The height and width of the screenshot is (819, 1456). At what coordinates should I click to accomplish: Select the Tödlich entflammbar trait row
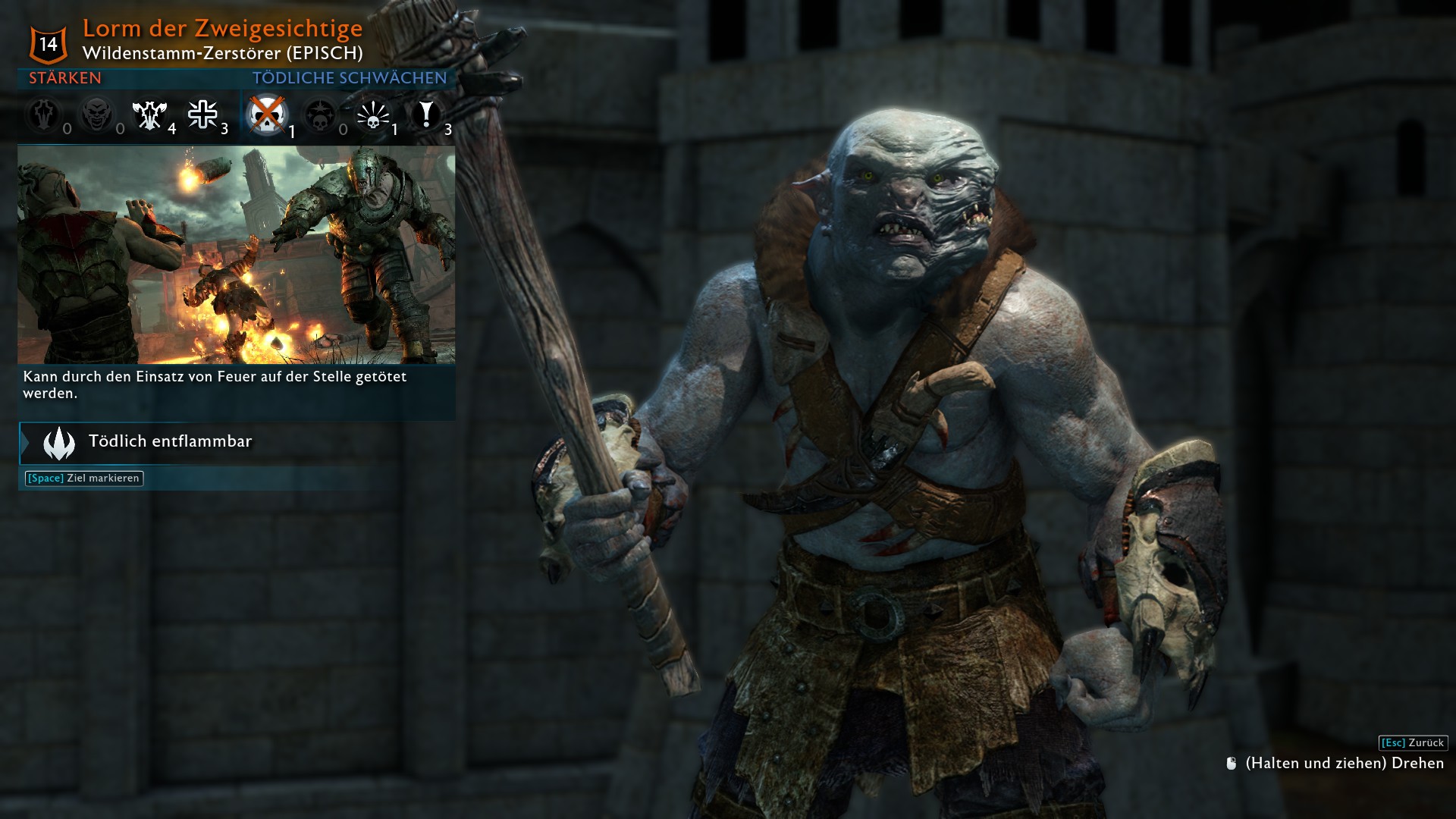click(x=237, y=443)
